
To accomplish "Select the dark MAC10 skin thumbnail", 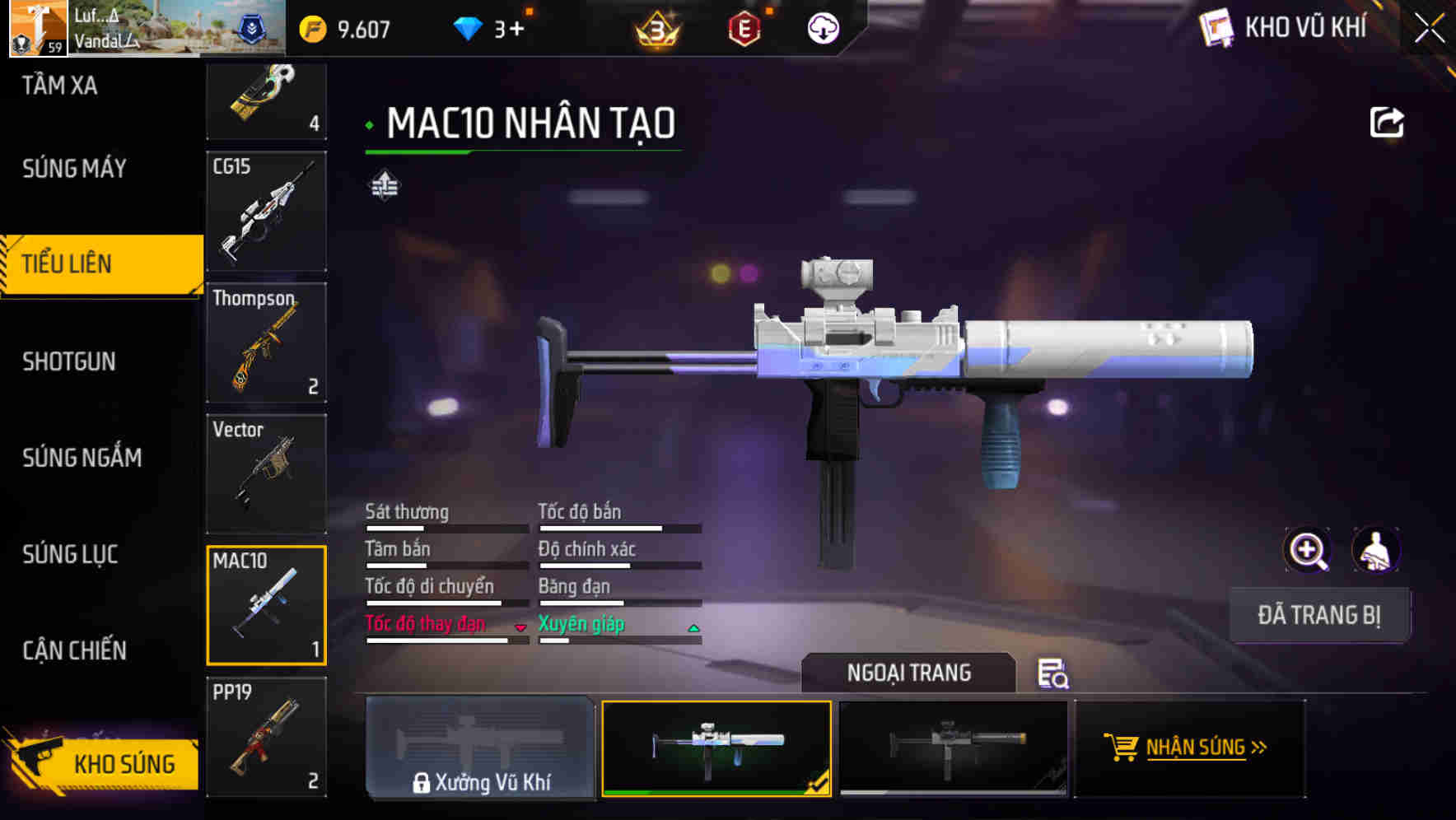I will pyautogui.click(x=953, y=748).
